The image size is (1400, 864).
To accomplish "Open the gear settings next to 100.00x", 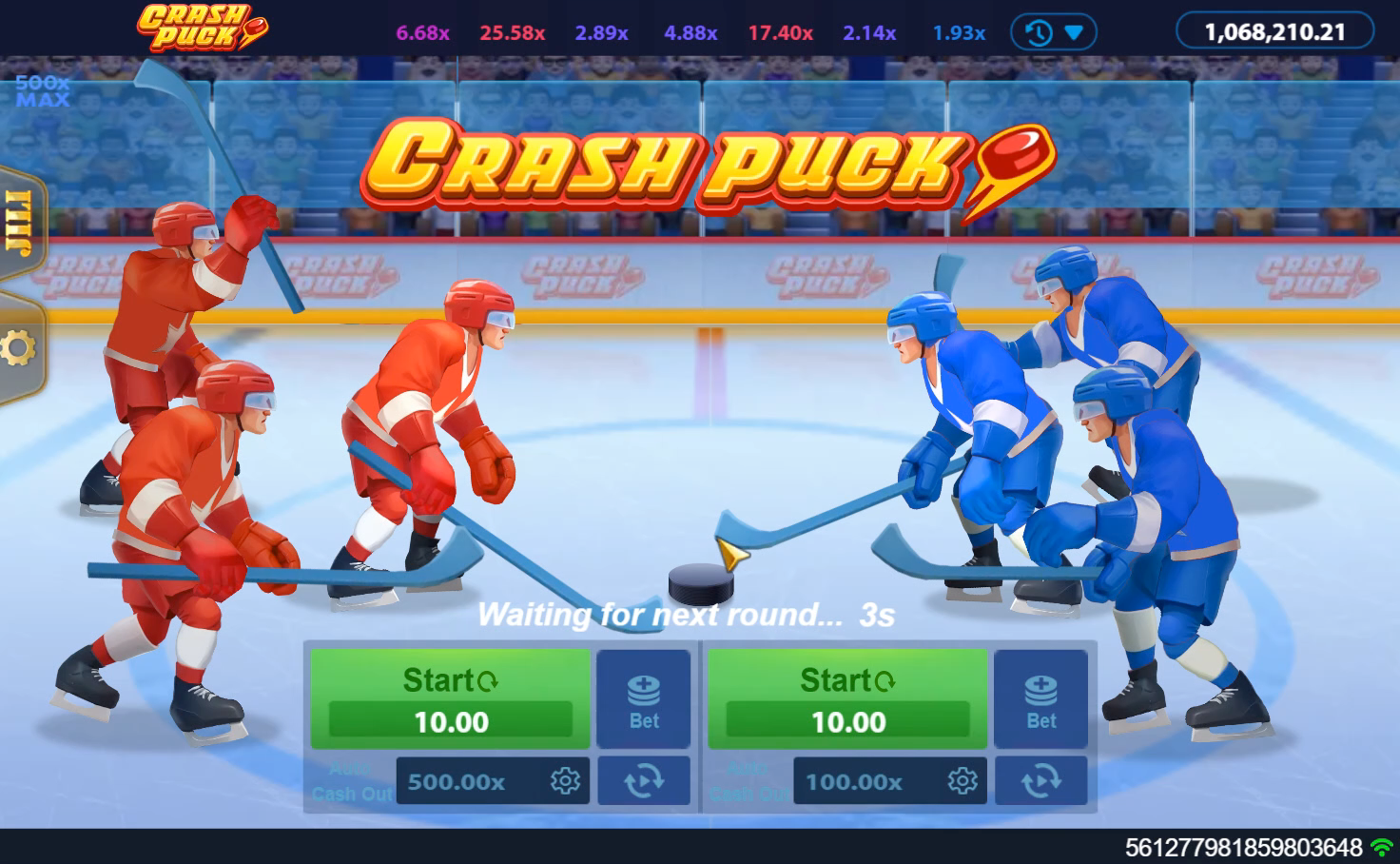I will [x=962, y=782].
